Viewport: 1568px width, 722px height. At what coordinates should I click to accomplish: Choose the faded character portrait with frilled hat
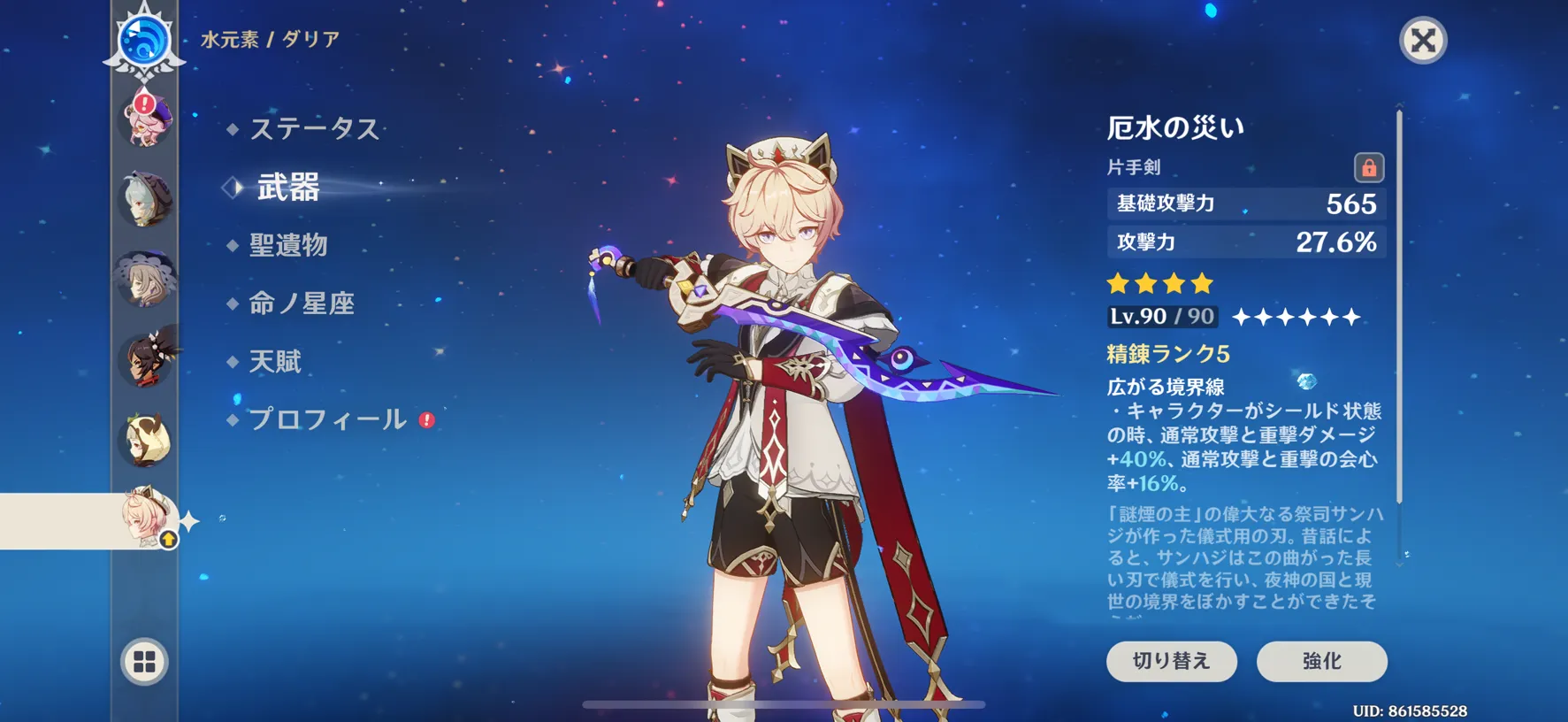145,280
